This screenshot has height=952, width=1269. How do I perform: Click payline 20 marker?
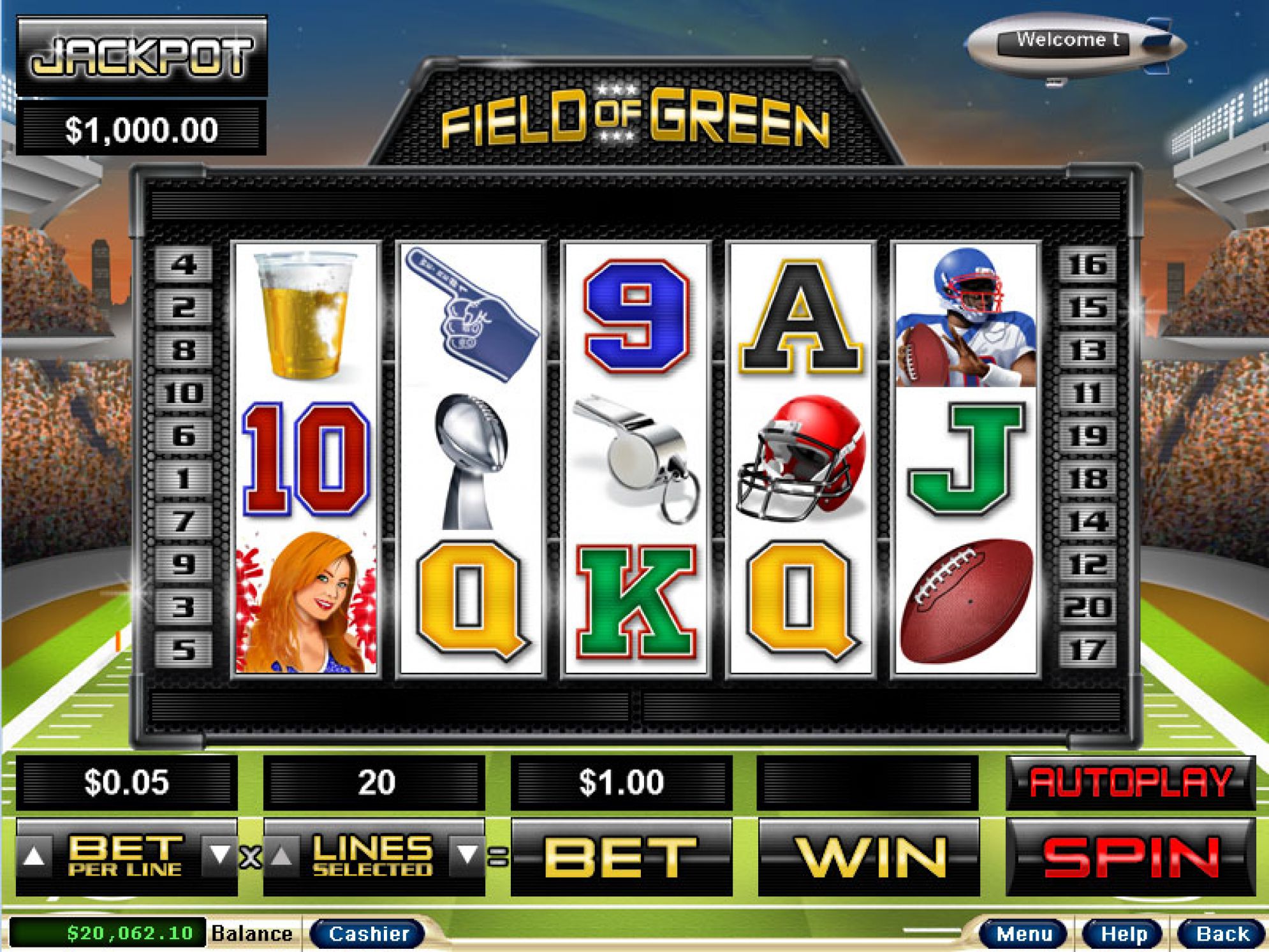point(1087,608)
